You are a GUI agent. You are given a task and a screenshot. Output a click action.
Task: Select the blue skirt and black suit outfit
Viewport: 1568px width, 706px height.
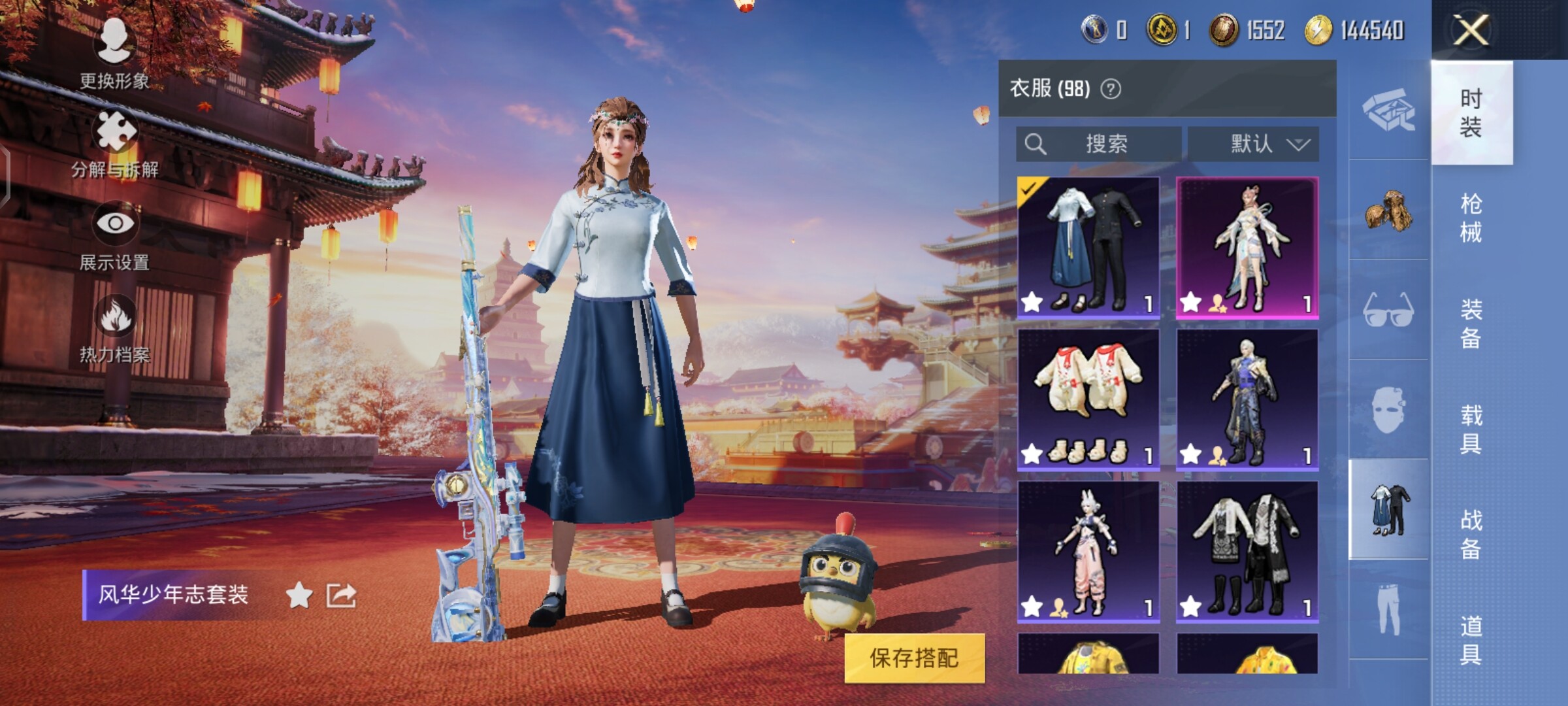pyautogui.click(x=1088, y=248)
